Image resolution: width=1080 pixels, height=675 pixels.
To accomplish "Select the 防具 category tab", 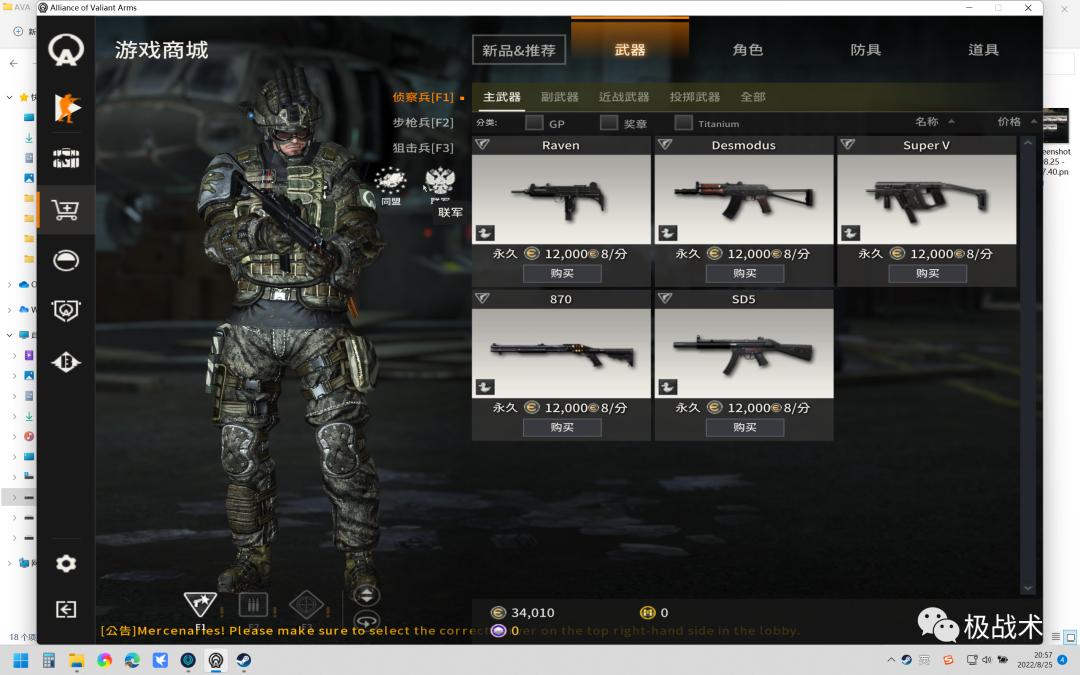I will 865,50.
